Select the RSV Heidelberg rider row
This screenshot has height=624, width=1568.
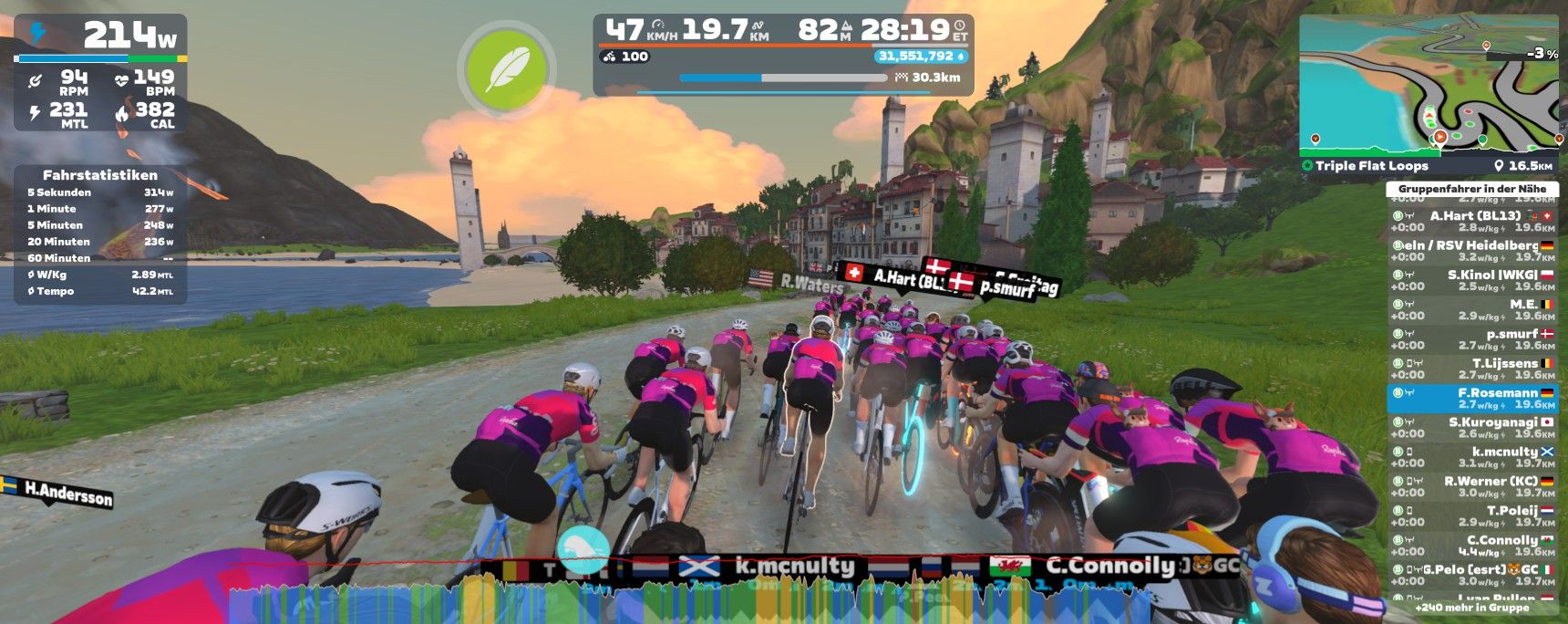1472,251
